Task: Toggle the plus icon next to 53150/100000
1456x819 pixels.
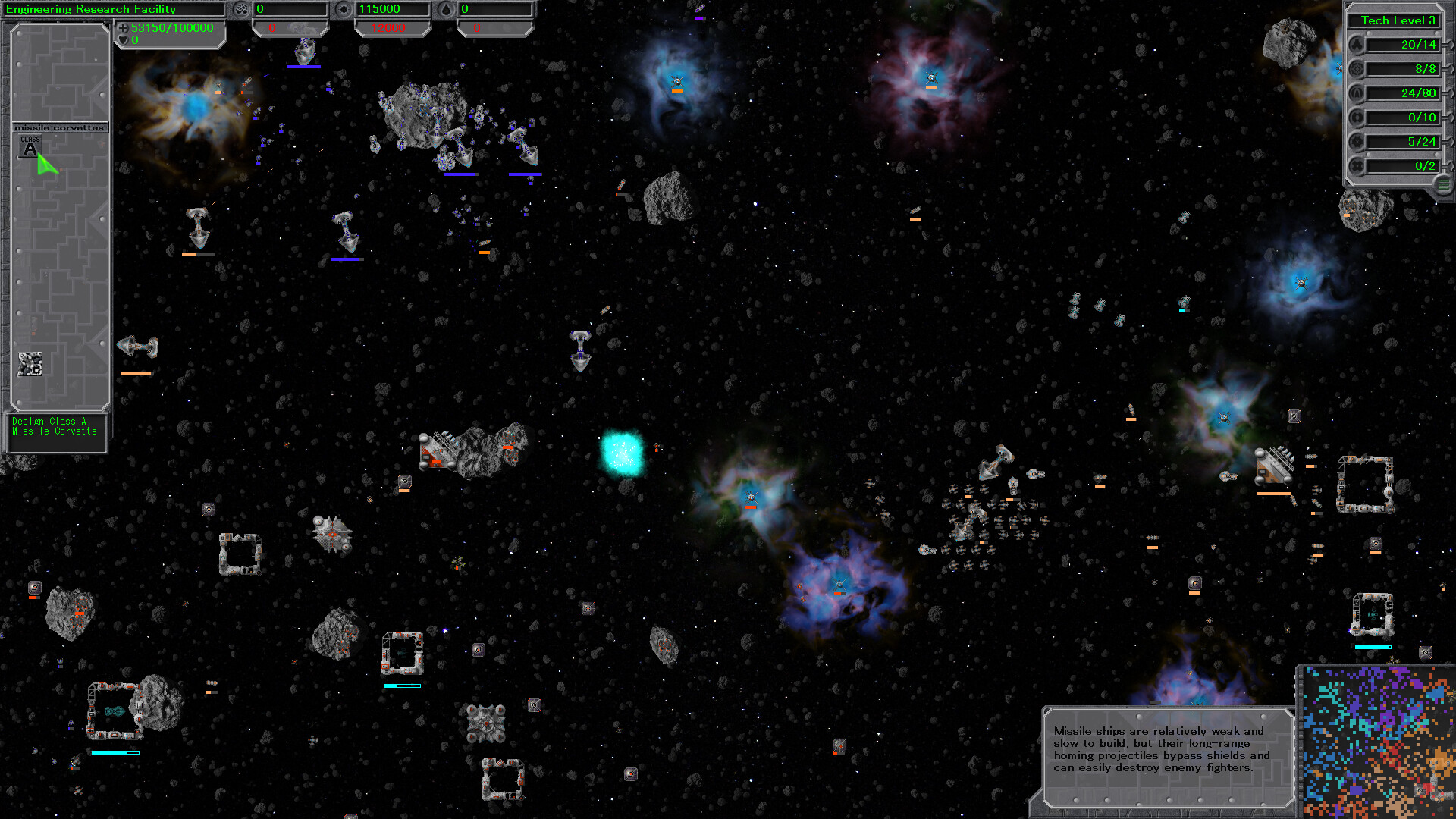Action: click(122, 27)
